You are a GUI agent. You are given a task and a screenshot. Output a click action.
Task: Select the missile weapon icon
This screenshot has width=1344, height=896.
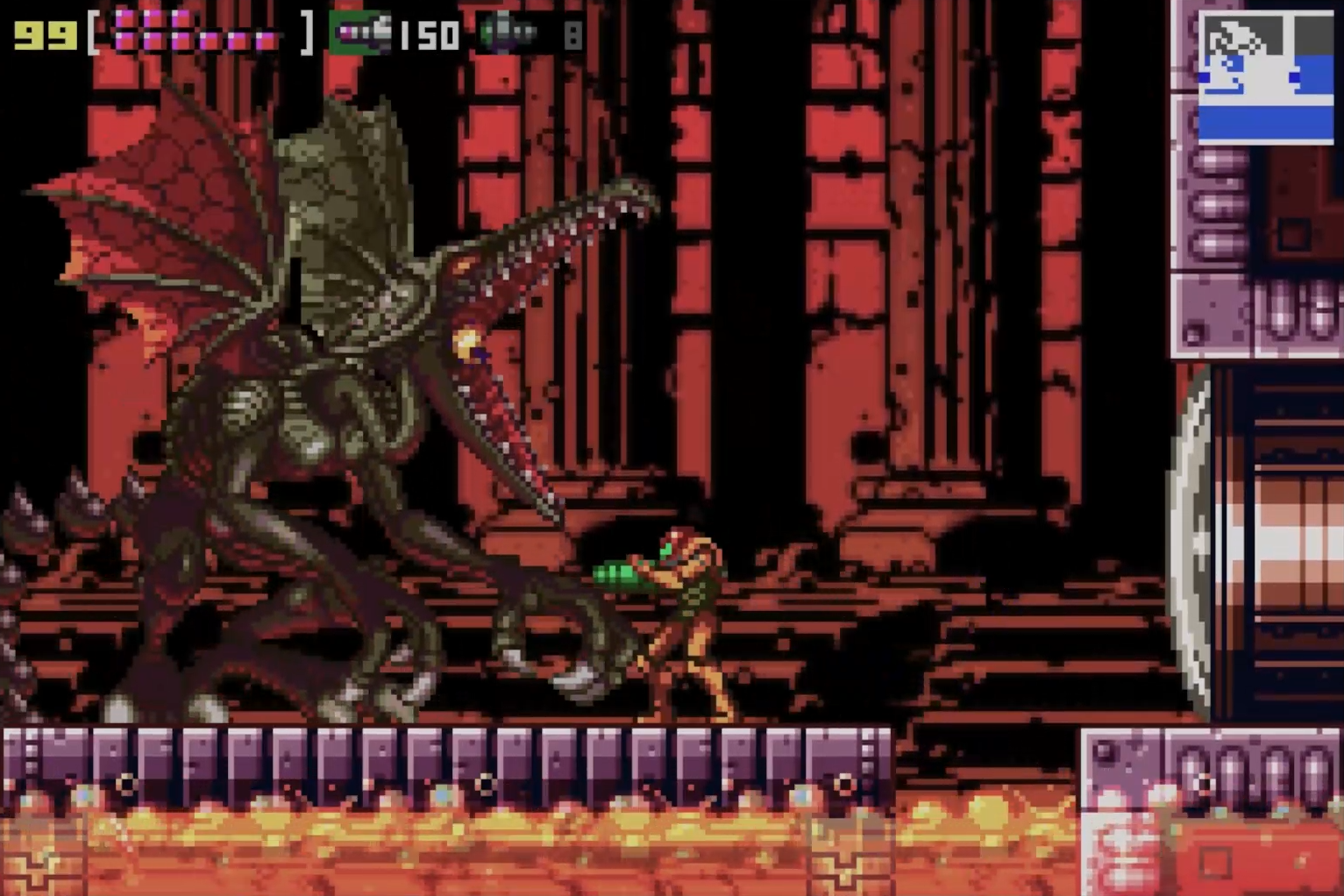click(x=361, y=33)
